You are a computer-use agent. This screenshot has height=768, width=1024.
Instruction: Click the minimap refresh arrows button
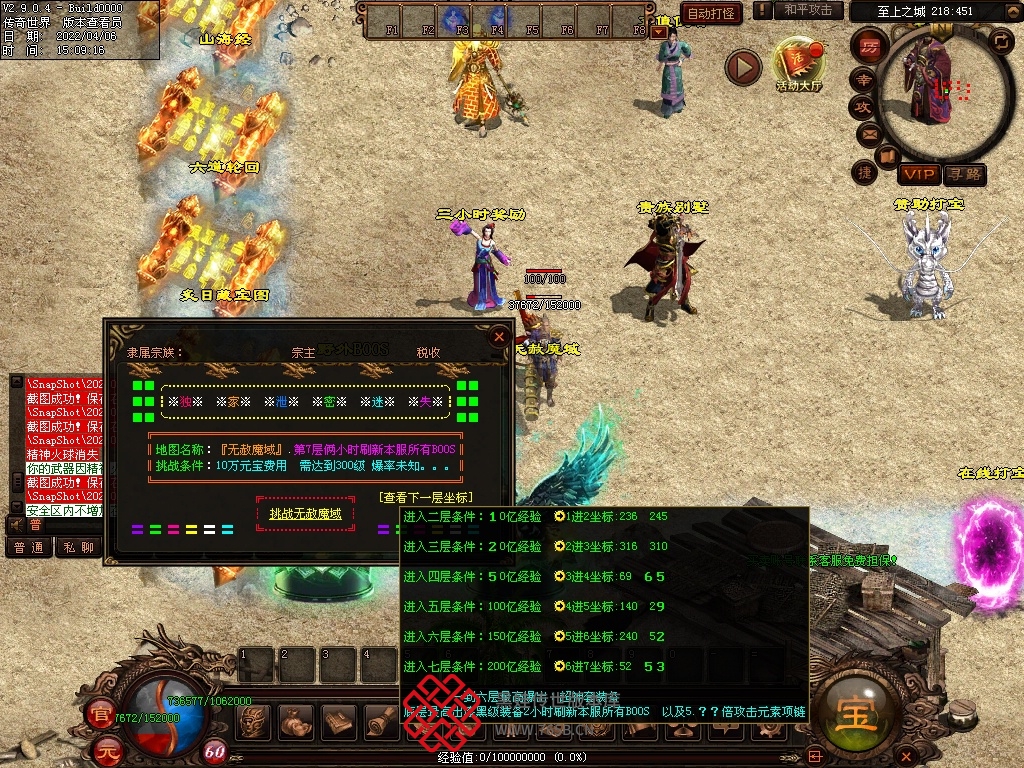pyautogui.click(x=1000, y=41)
